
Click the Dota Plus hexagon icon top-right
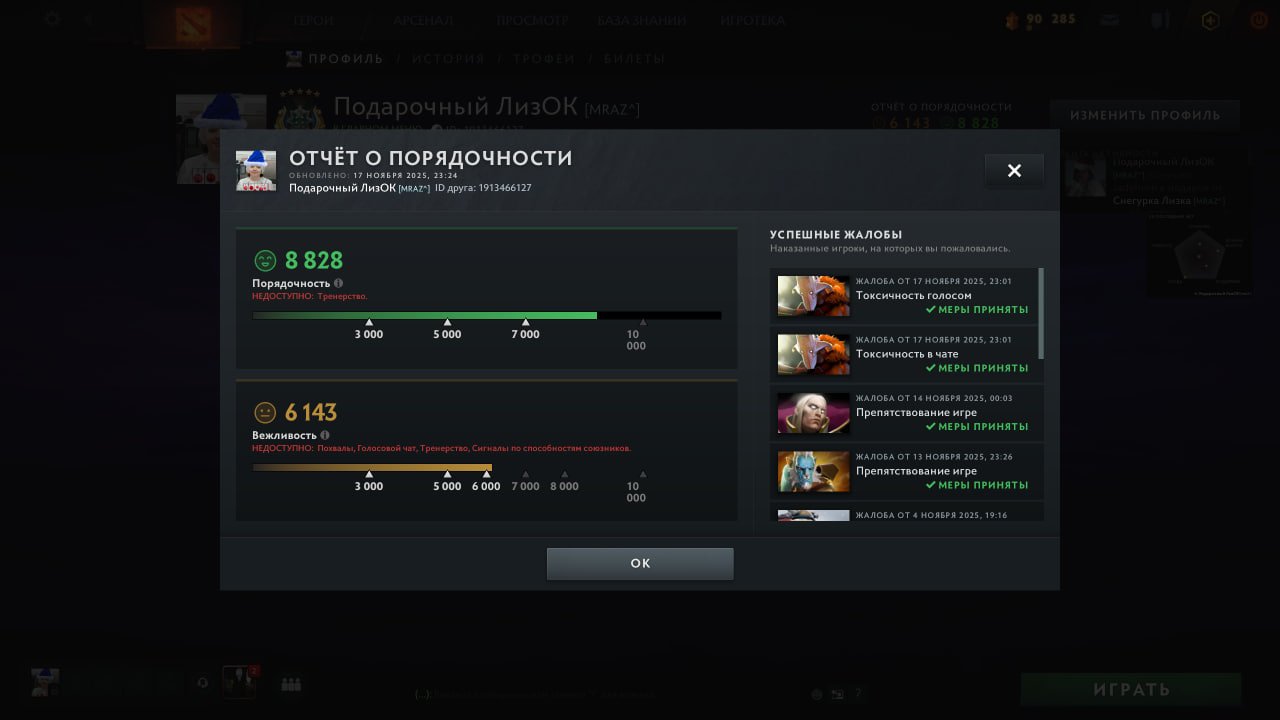[1210, 19]
